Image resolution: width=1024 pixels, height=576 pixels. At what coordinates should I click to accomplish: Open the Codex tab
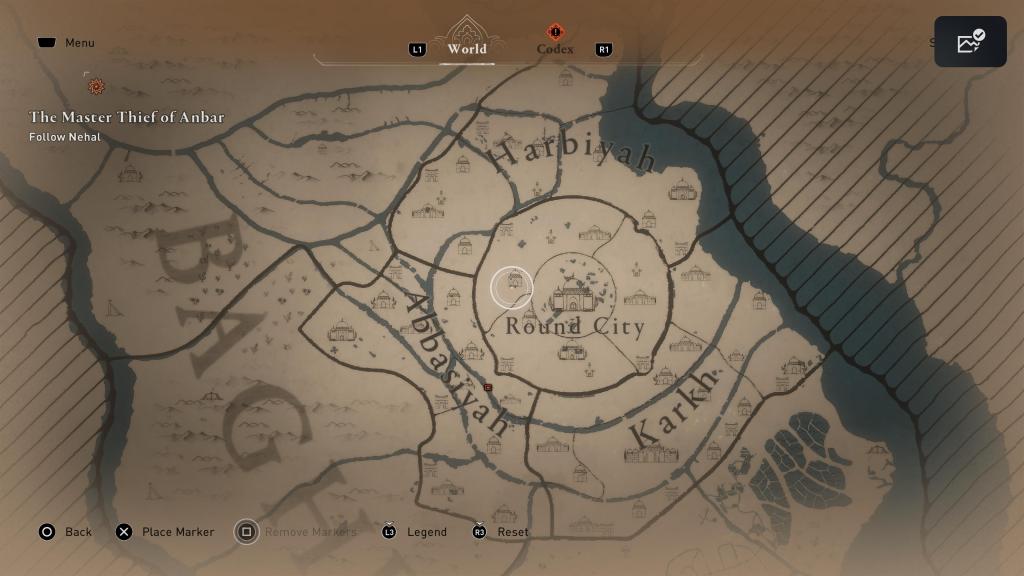(555, 48)
